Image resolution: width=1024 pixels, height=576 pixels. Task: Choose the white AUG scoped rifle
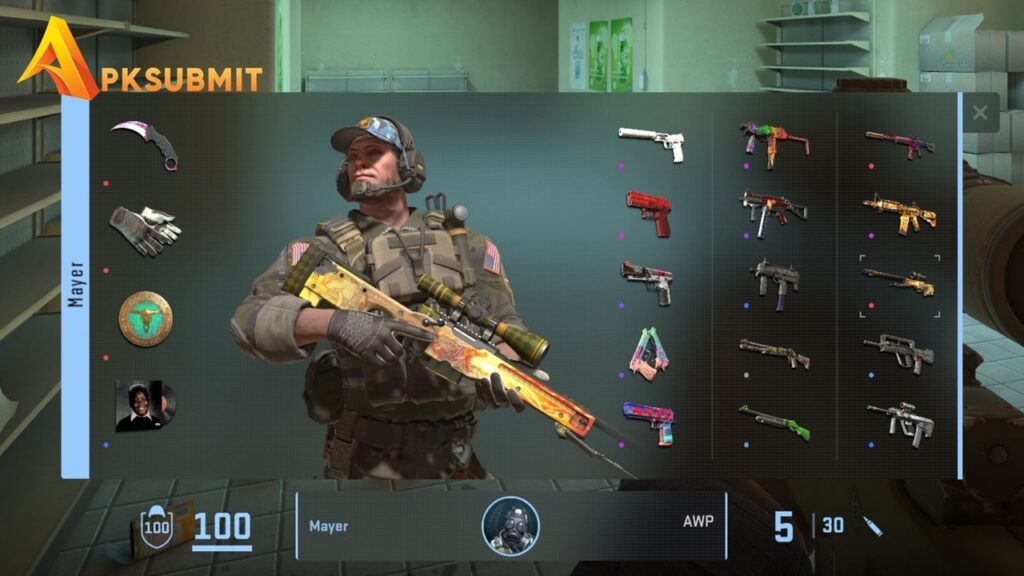point(899,421)
